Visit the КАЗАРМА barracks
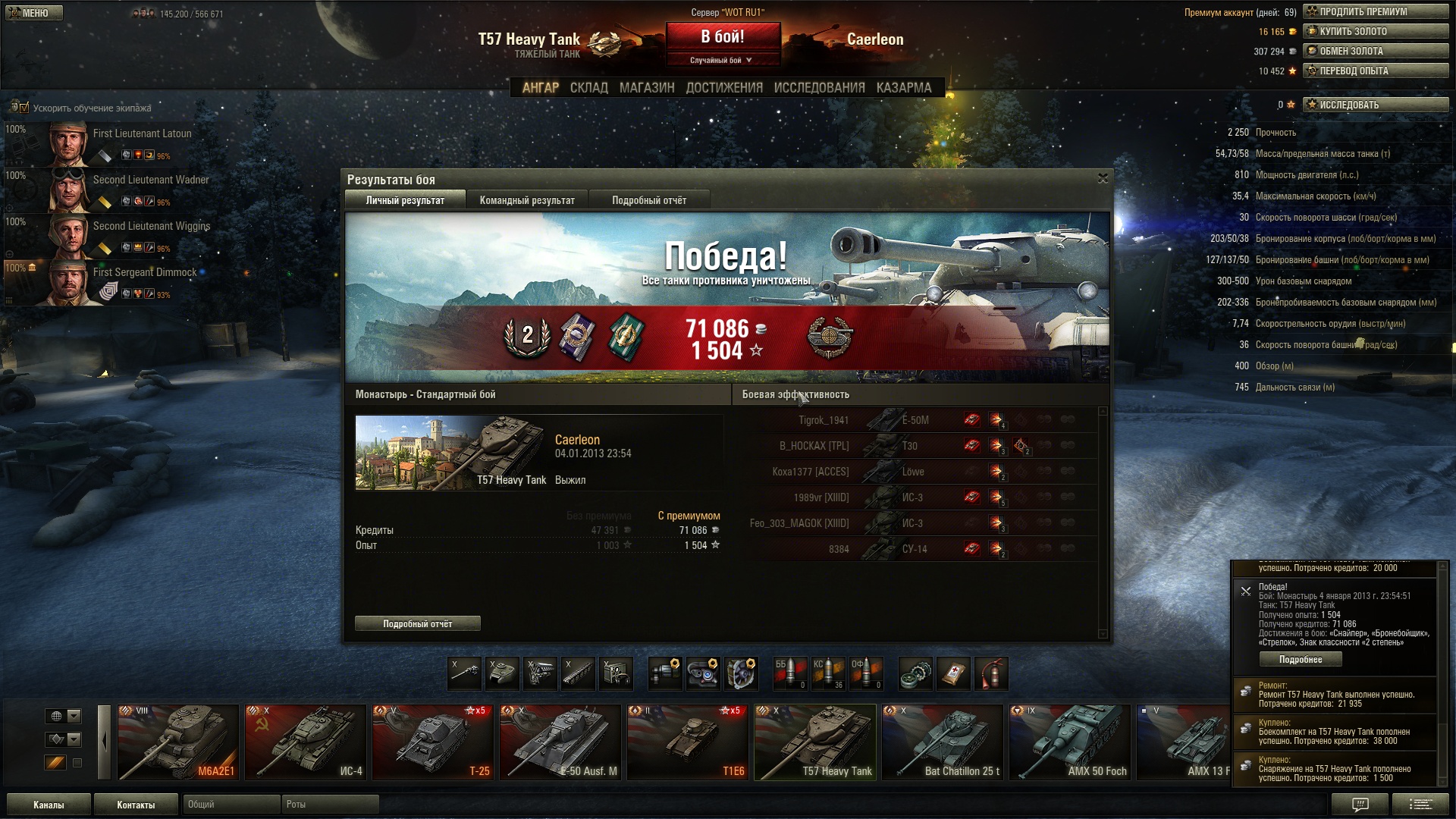Screen dimensions: 1456x819 coord(904,88)
